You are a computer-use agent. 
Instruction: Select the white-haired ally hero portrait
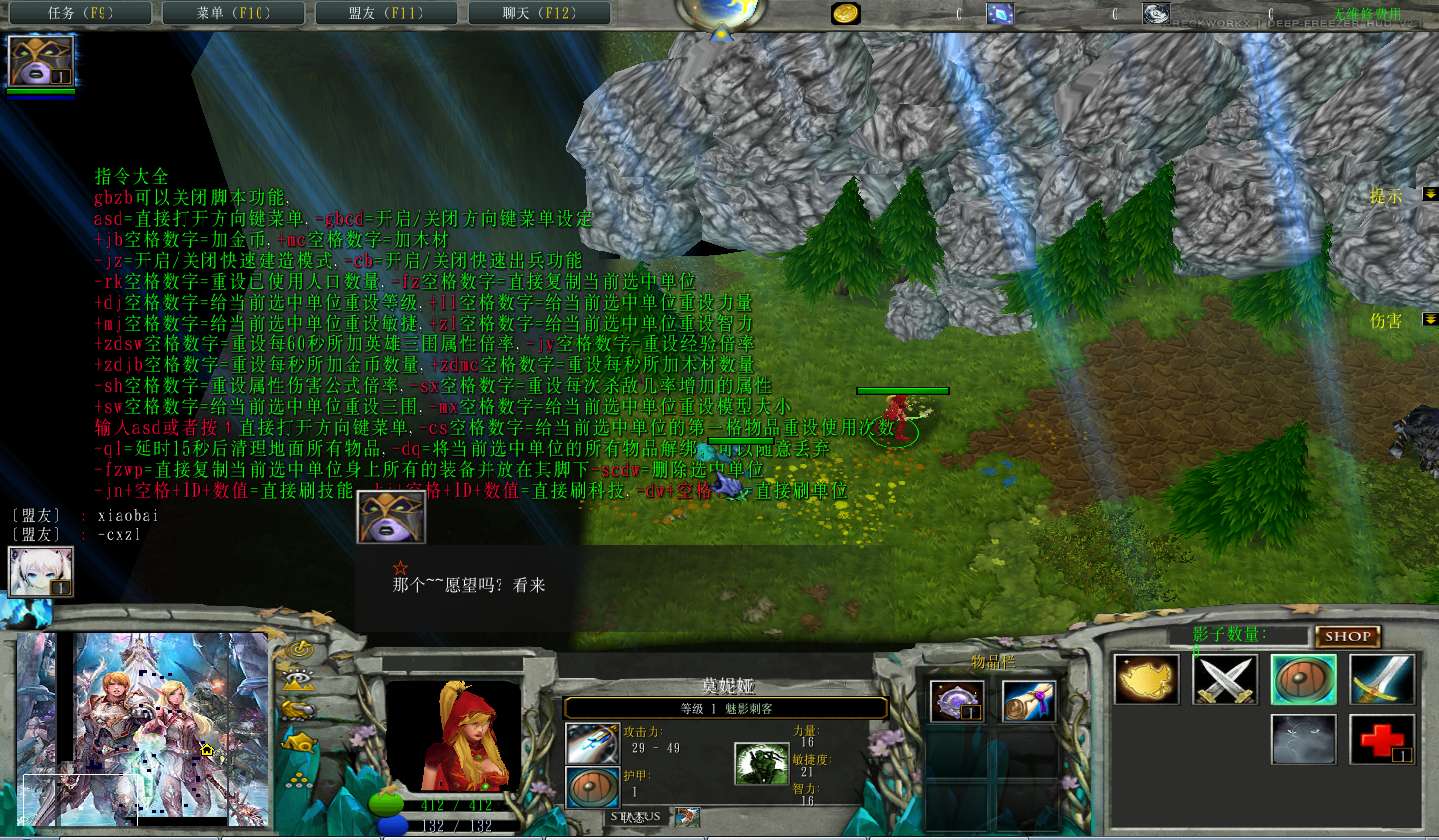[x=41, y=572]
